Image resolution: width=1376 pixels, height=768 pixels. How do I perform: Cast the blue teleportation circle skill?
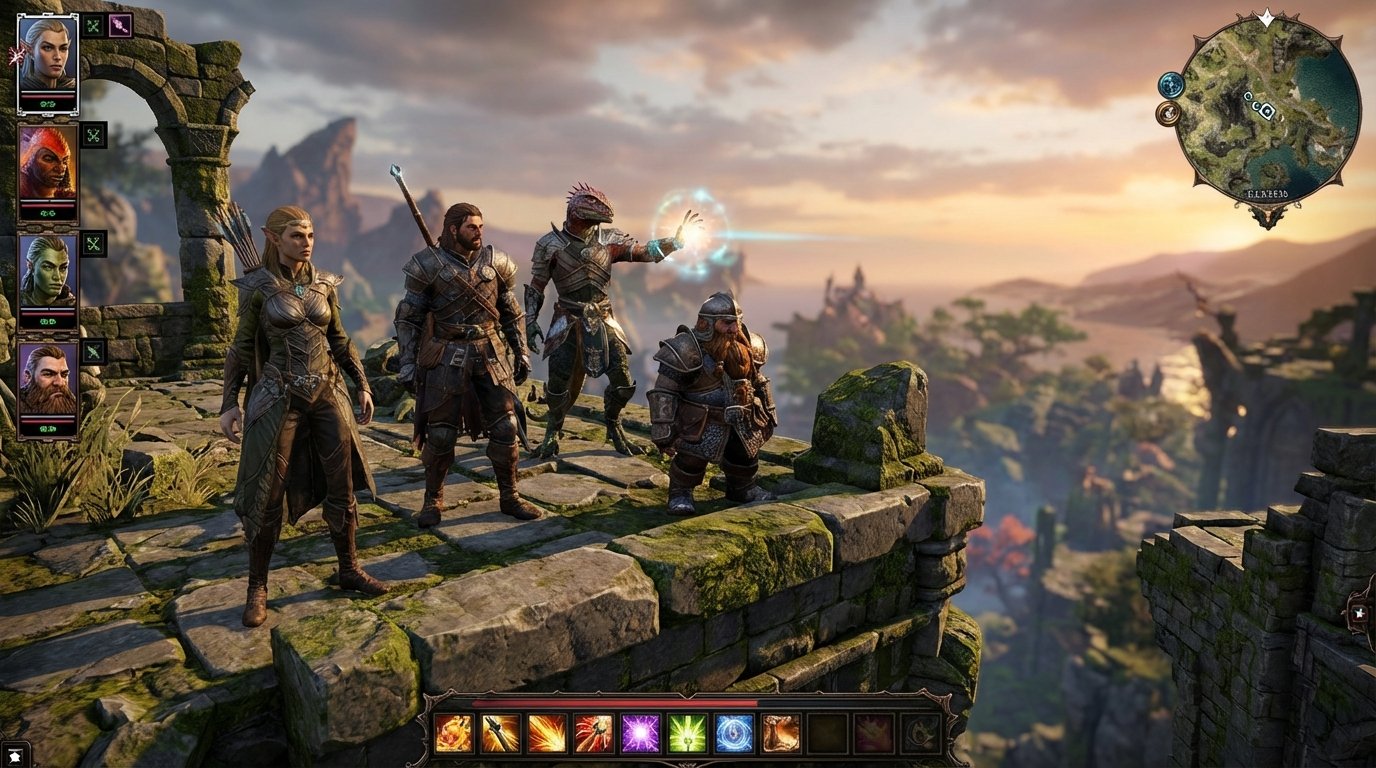click(734, 735)
